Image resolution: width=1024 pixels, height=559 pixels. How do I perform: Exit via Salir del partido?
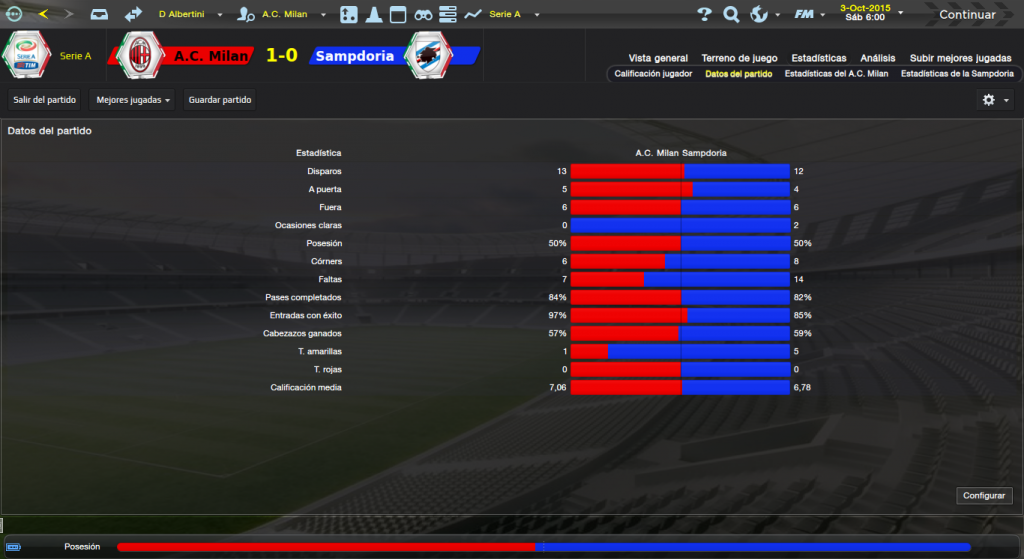(45, 100)
